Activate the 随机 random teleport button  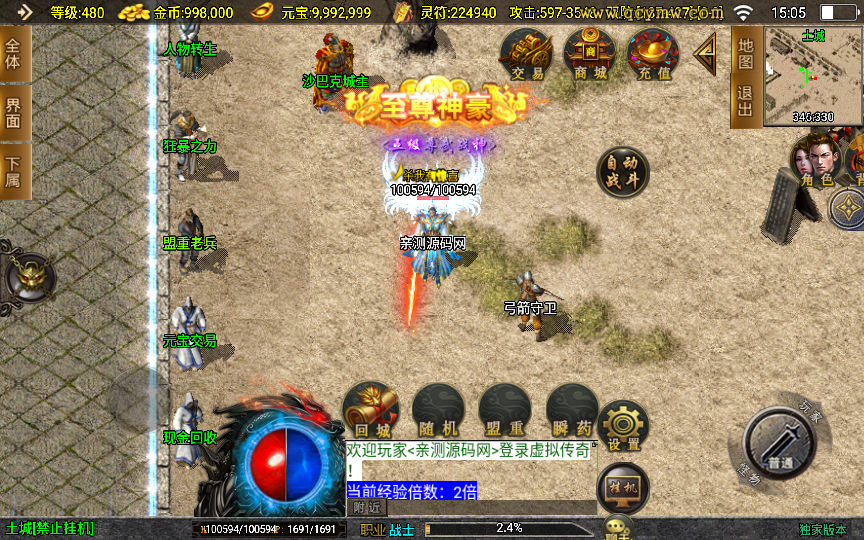pyautogui.click(x=438, y=409)
